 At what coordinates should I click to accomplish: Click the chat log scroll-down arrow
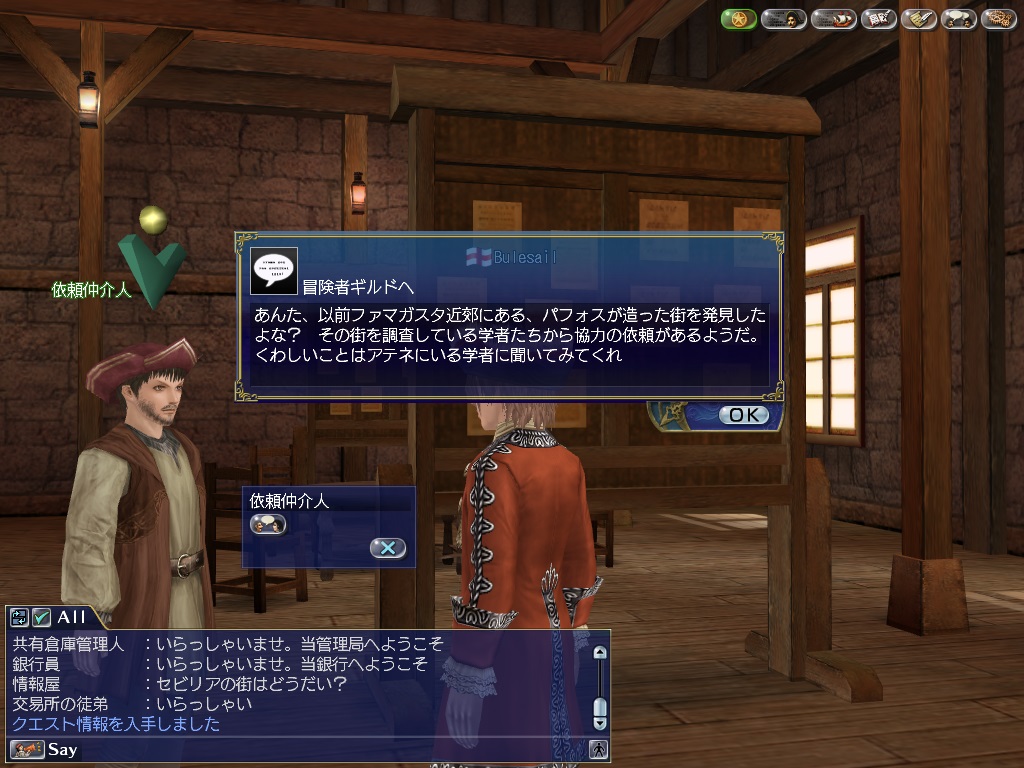pos(600,722)
